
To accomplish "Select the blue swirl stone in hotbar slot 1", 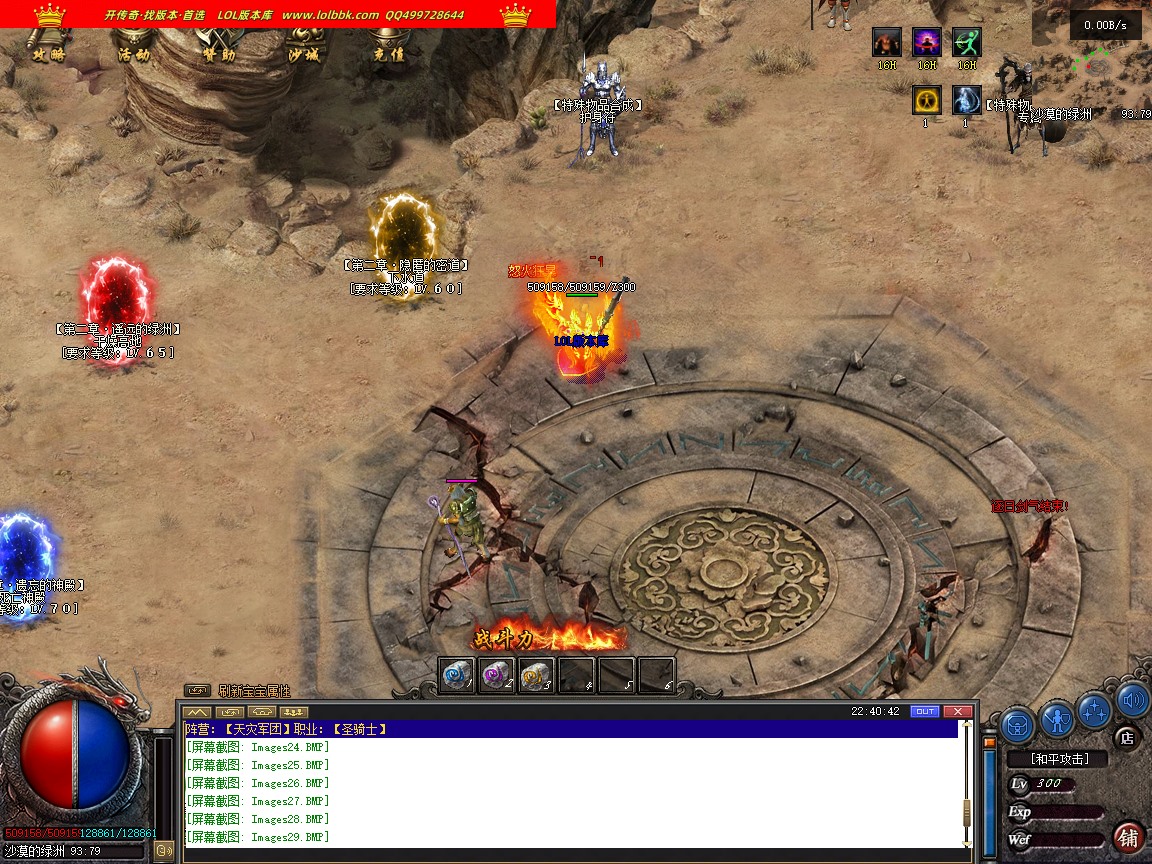I will click(457, 675).
